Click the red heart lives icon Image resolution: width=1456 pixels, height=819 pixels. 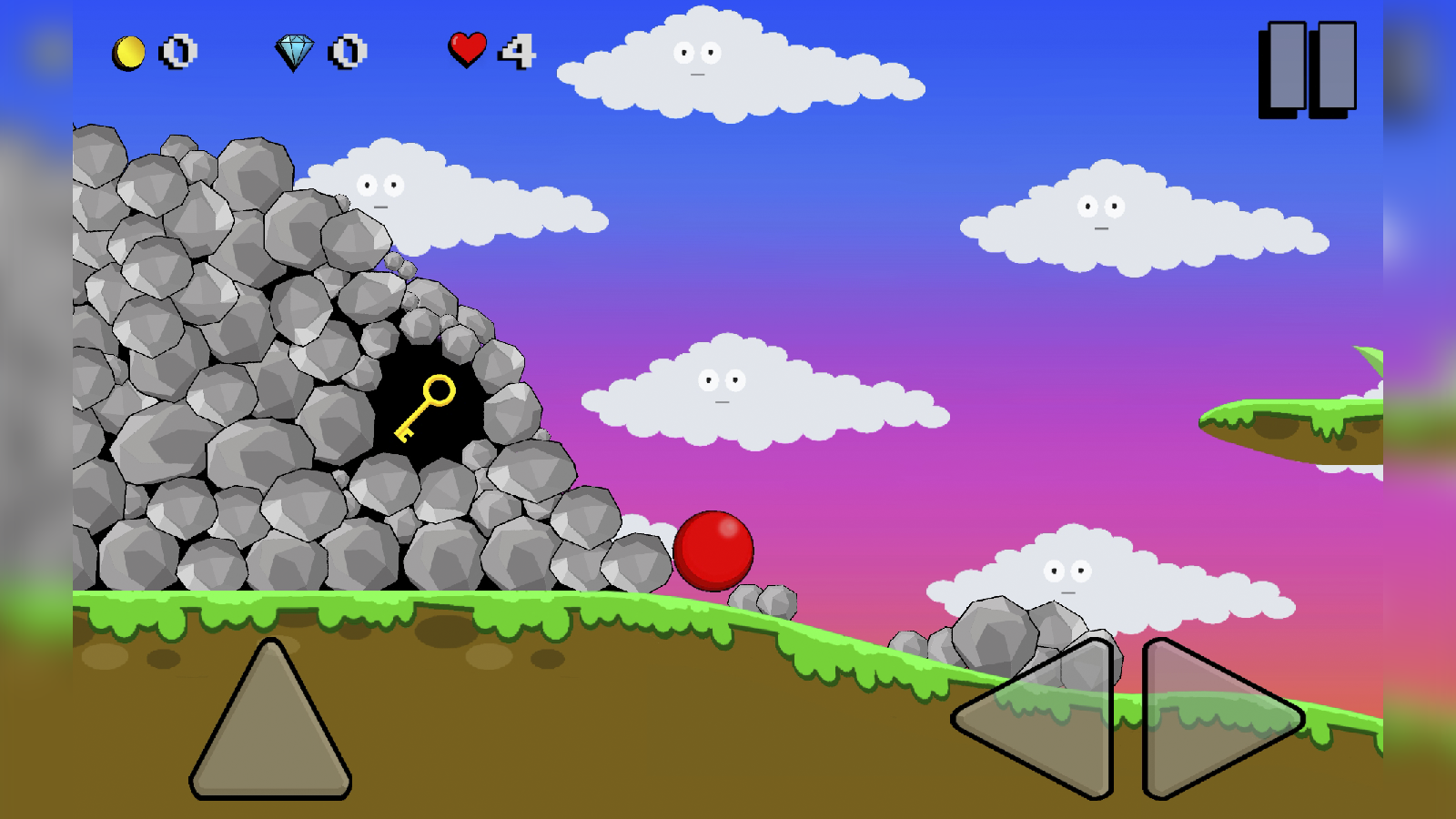467,50
